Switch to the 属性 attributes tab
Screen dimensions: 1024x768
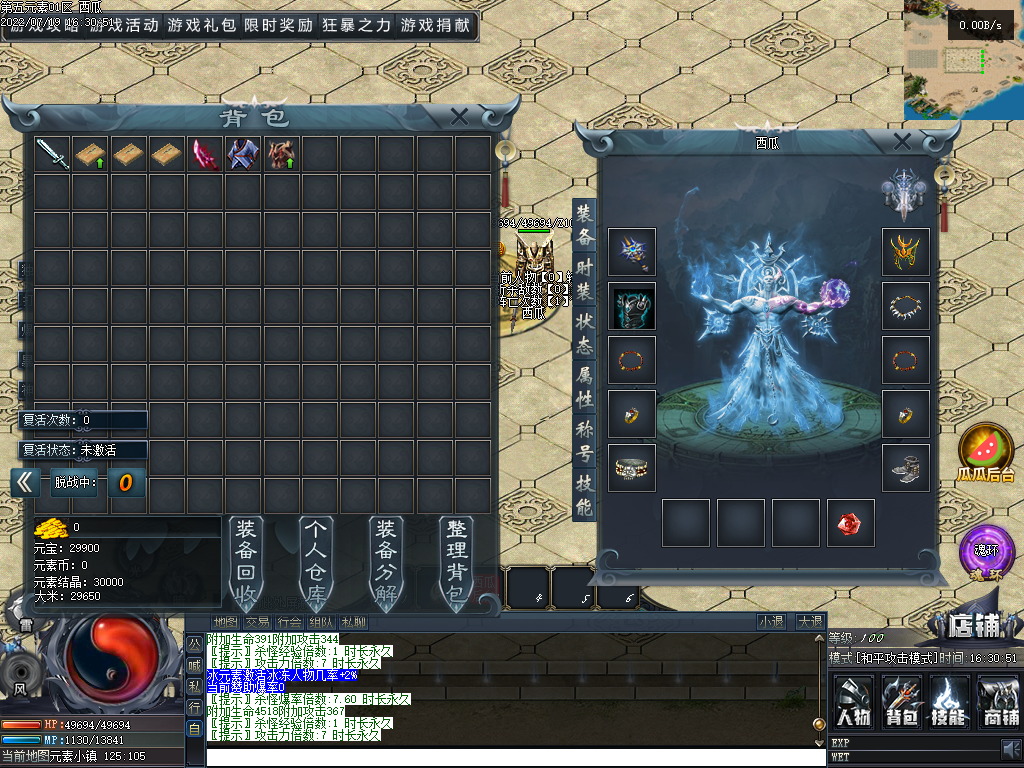(585, 387)
